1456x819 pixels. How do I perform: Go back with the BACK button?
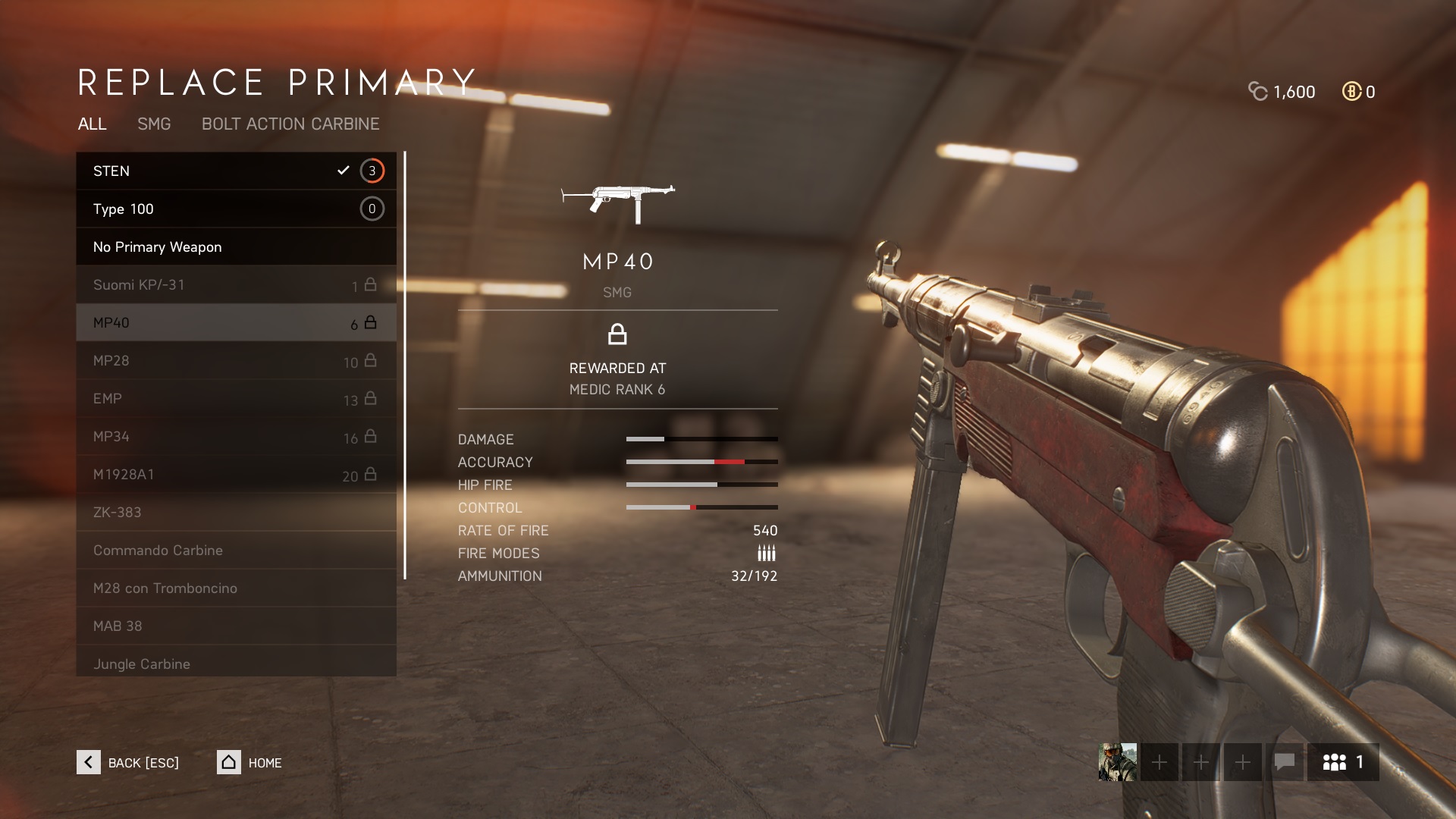[127, 762]
